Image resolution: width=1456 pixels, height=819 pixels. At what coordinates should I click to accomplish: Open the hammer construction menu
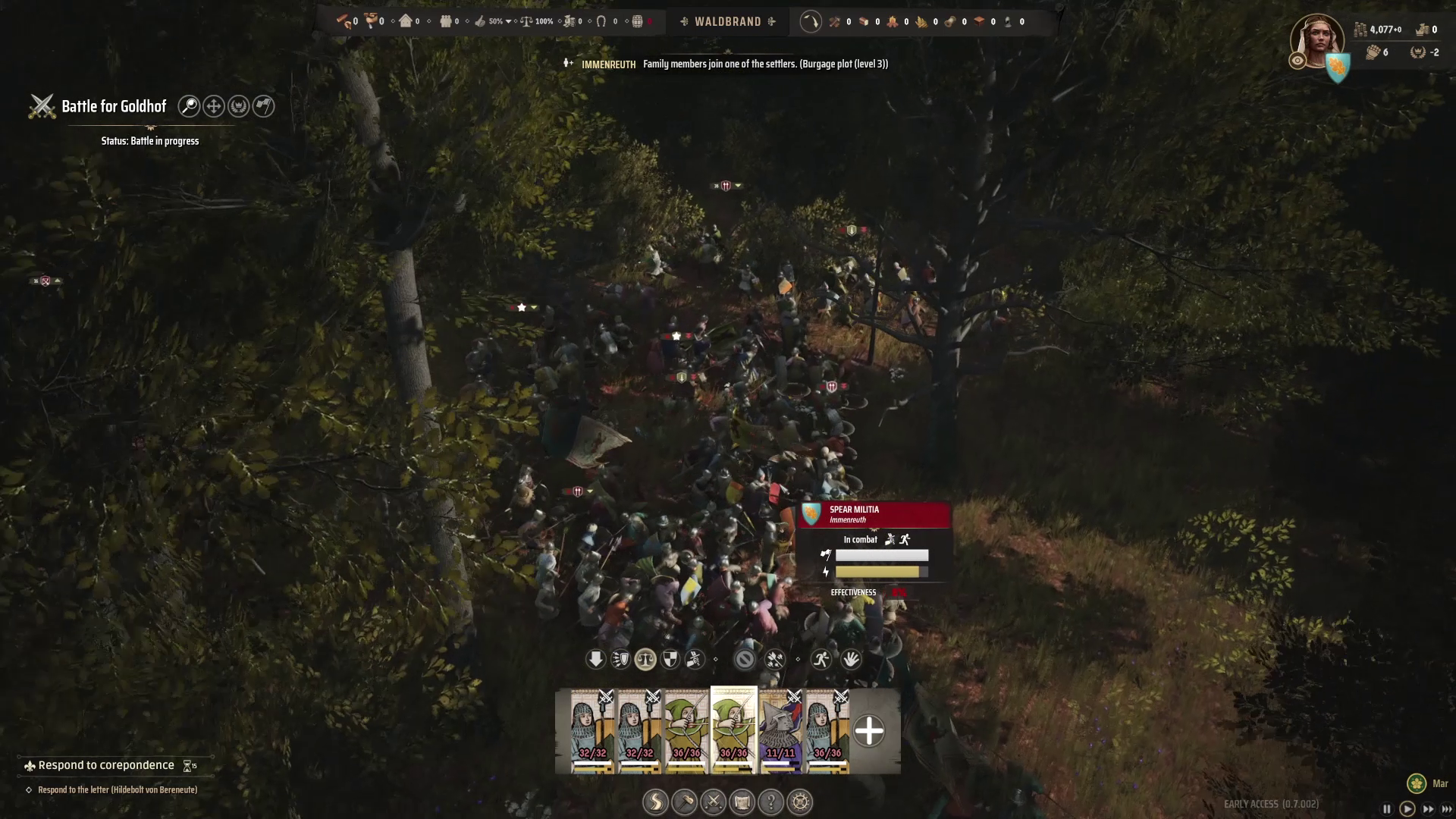(684, 802)
